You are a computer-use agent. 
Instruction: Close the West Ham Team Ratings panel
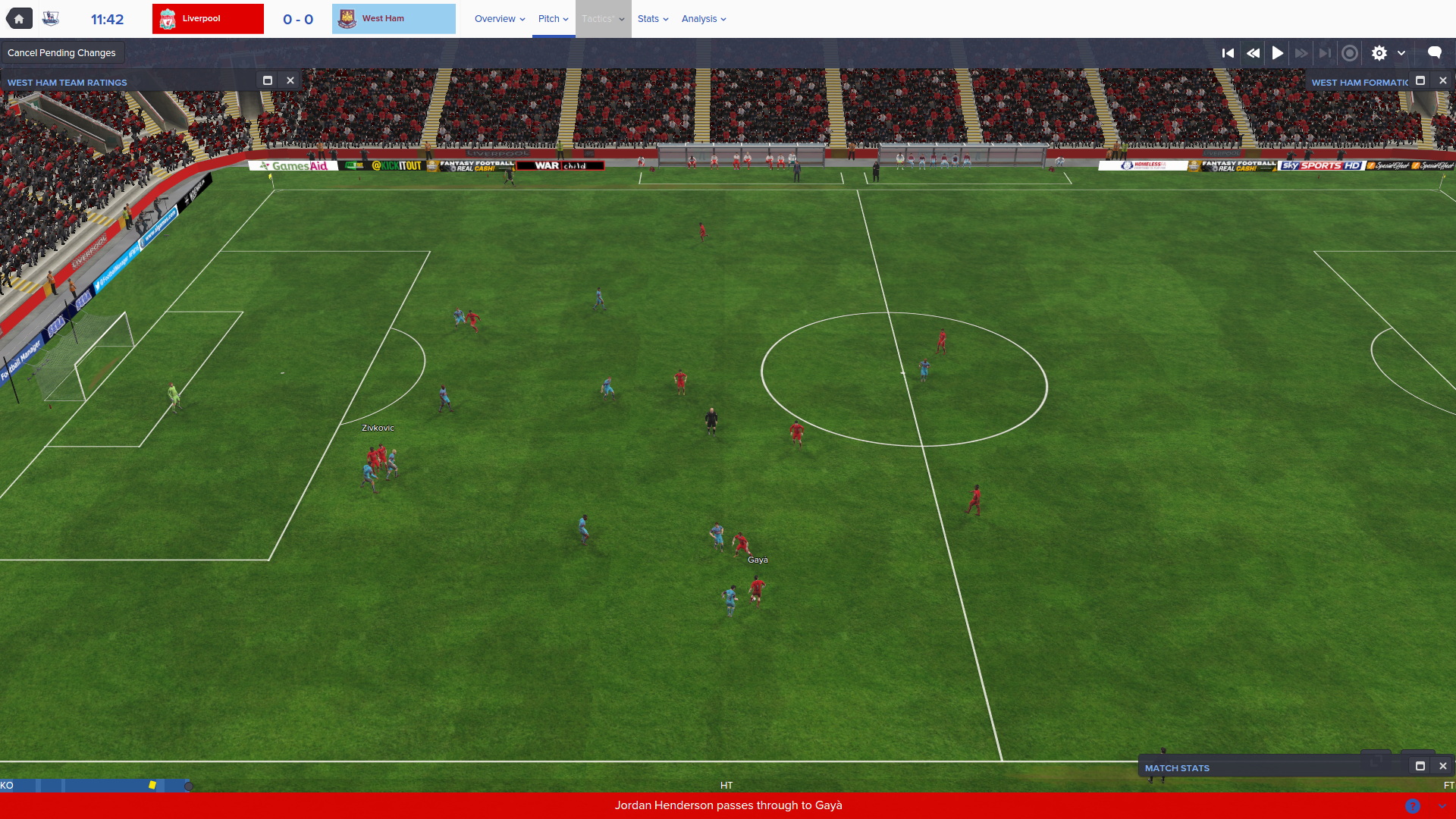pyautogui.click(x=290, y=80)
